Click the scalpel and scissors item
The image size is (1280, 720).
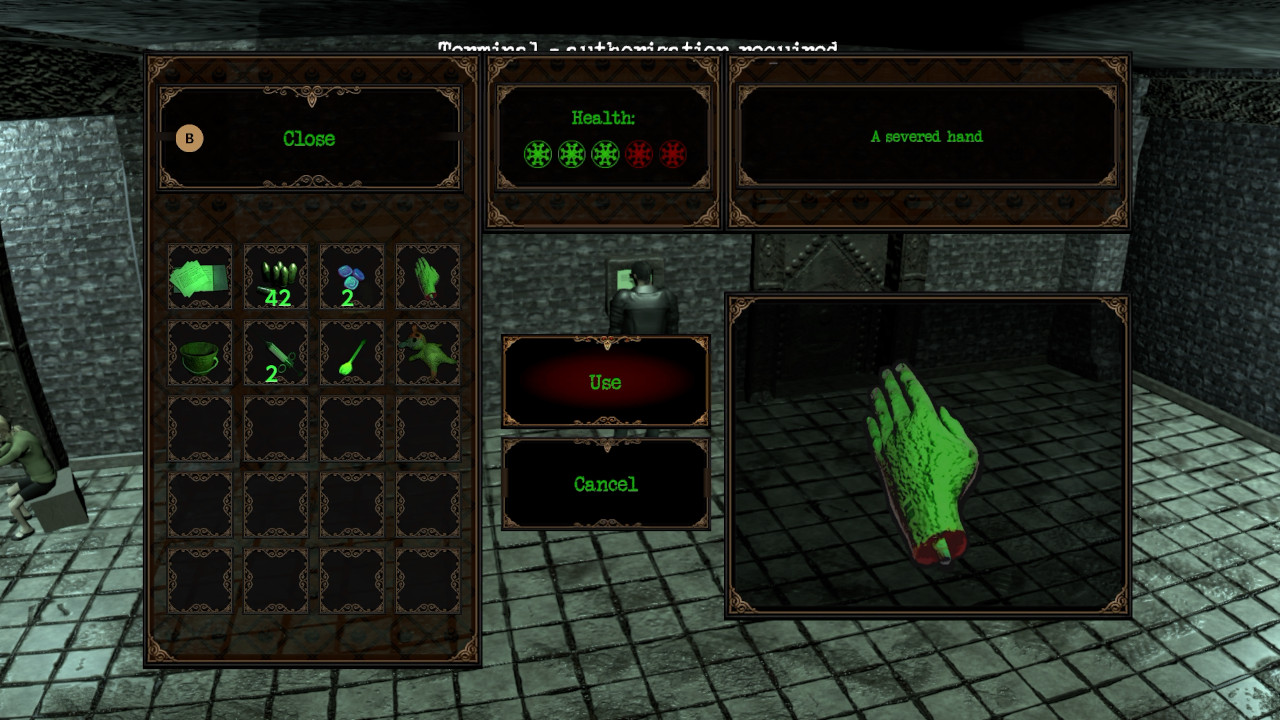point(275,352)
